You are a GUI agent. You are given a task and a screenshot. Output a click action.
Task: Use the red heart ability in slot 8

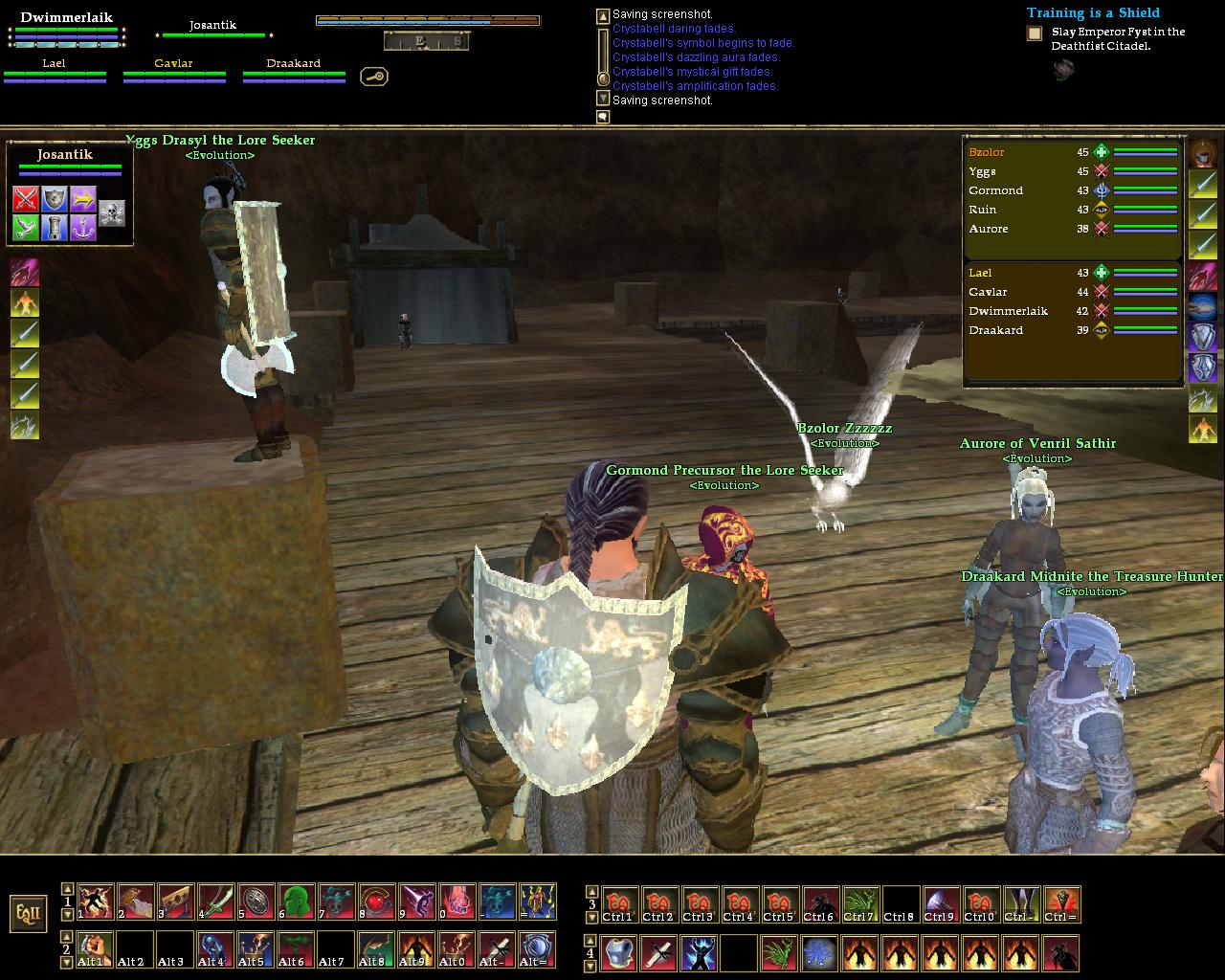[377, 902]
